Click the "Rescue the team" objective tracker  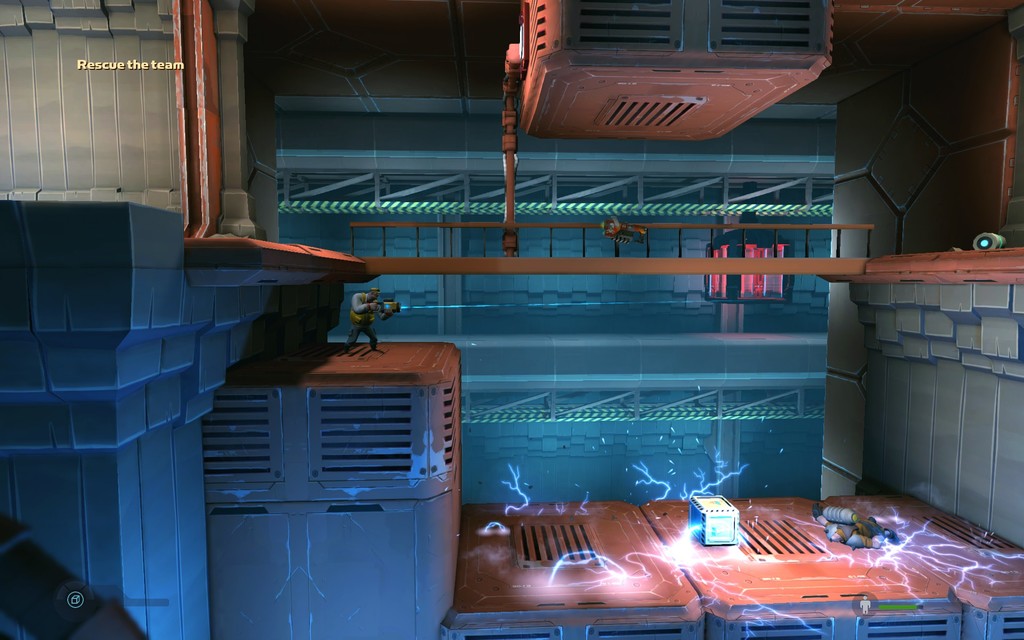pyautogui.click(x=131, y=65)
